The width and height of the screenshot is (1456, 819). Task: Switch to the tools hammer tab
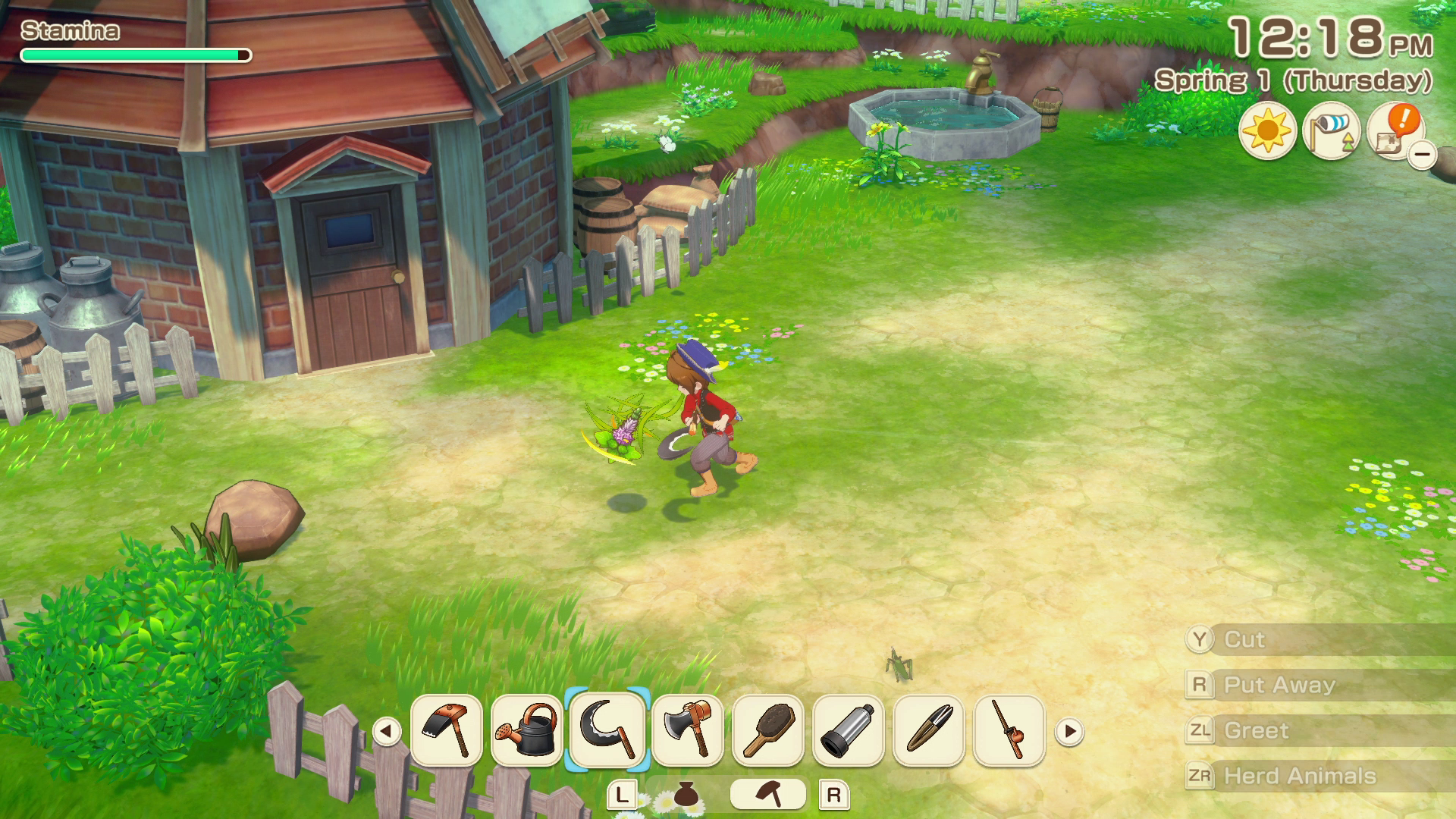click(768, 794)
